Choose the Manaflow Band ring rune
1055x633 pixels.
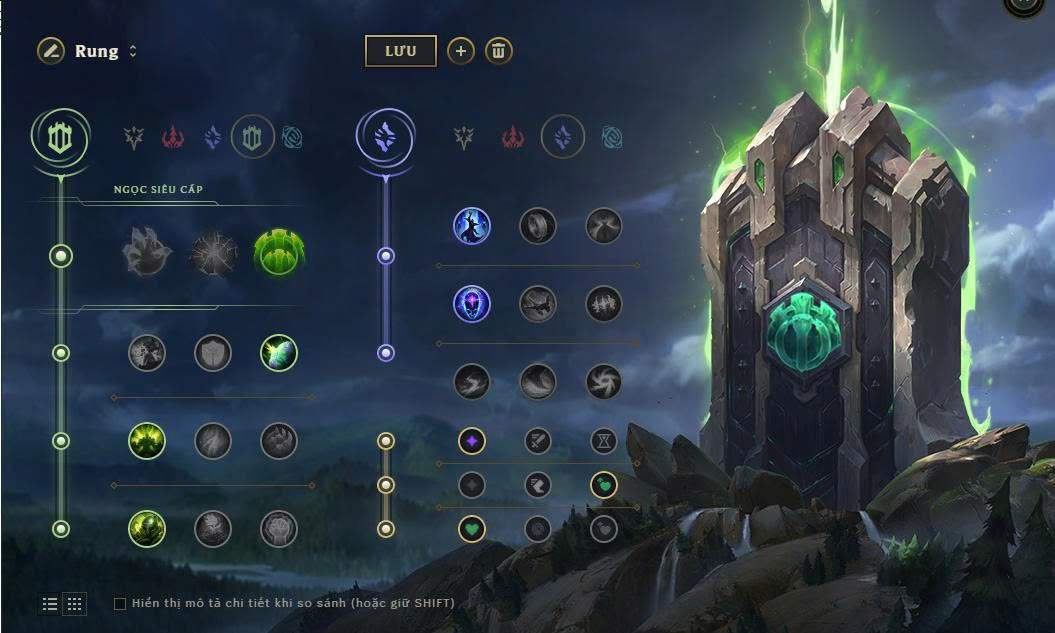(537, 226)
